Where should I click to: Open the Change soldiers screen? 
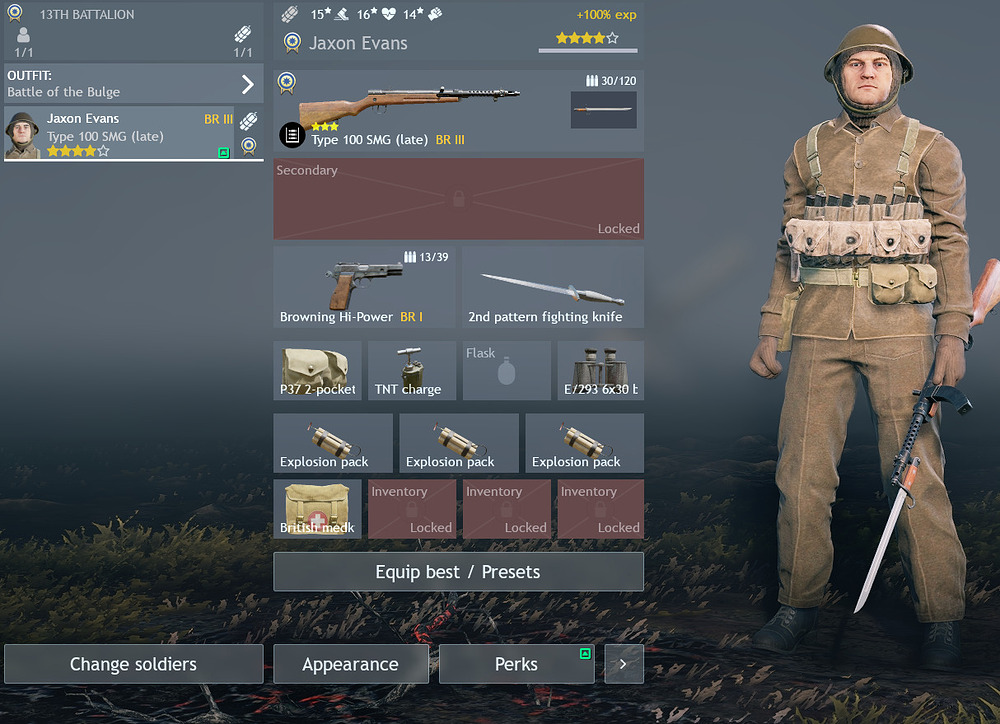point(133,664)
